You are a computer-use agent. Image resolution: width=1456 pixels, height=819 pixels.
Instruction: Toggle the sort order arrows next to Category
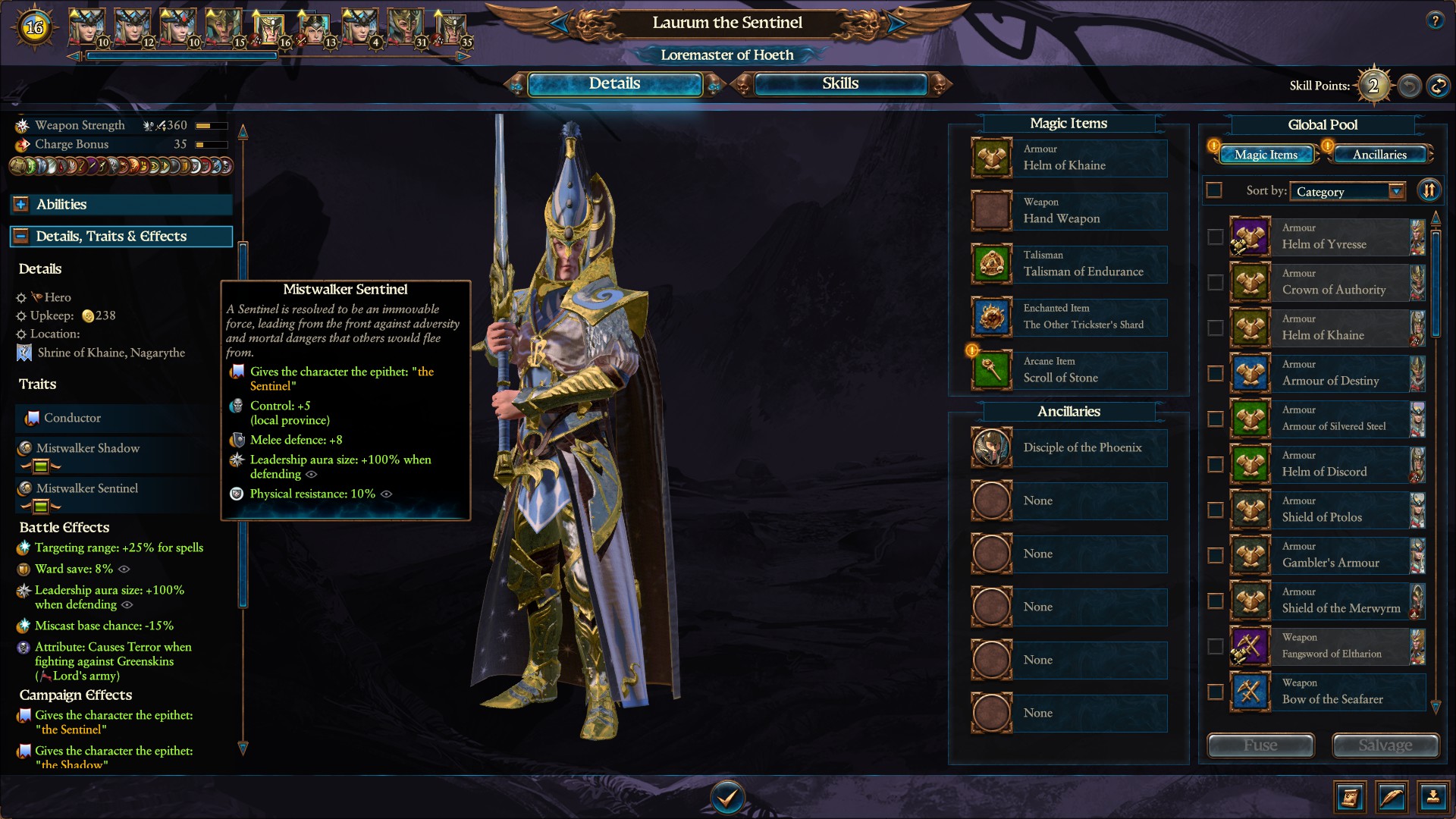(x=1429, y=190)
